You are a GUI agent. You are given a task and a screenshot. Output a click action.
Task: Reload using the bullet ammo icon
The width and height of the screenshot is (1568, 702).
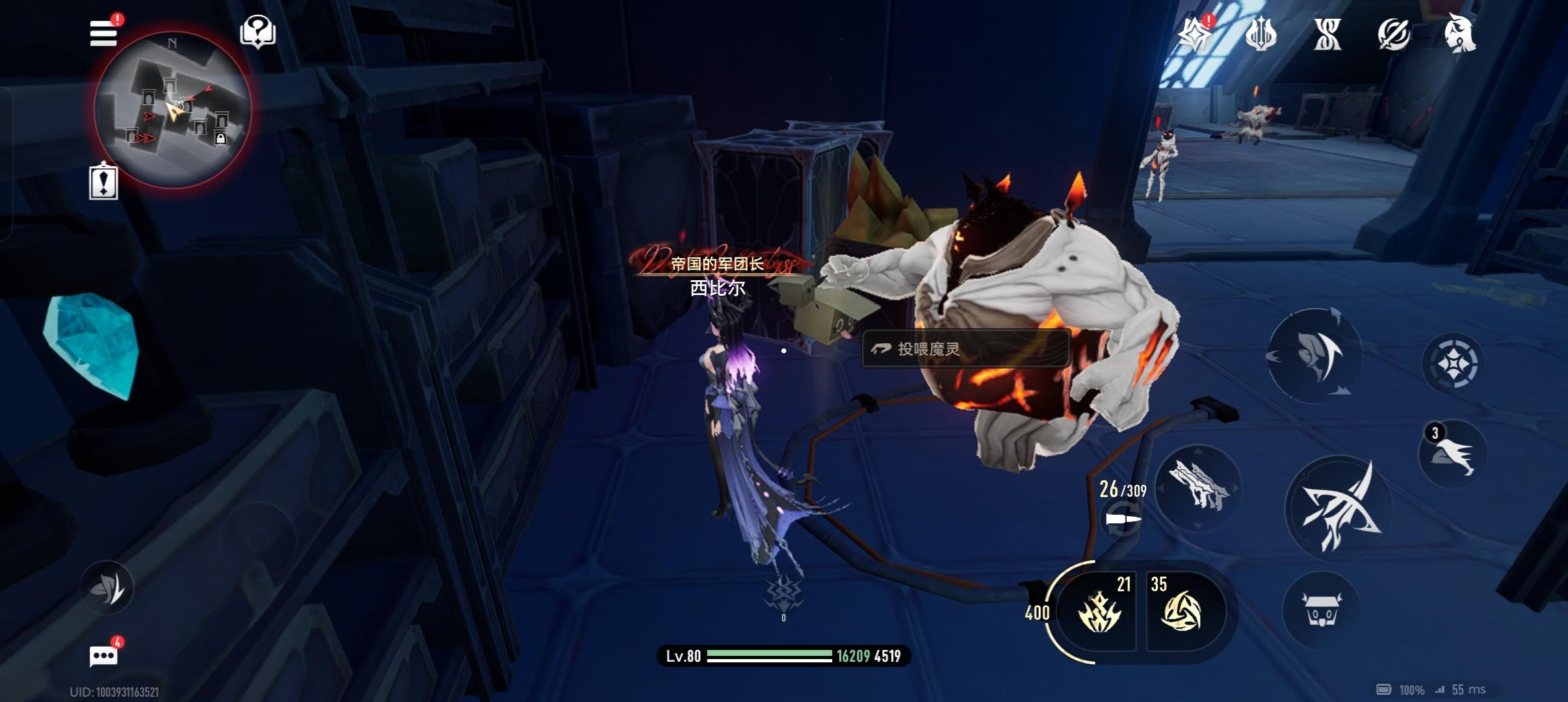point(1123,520)
